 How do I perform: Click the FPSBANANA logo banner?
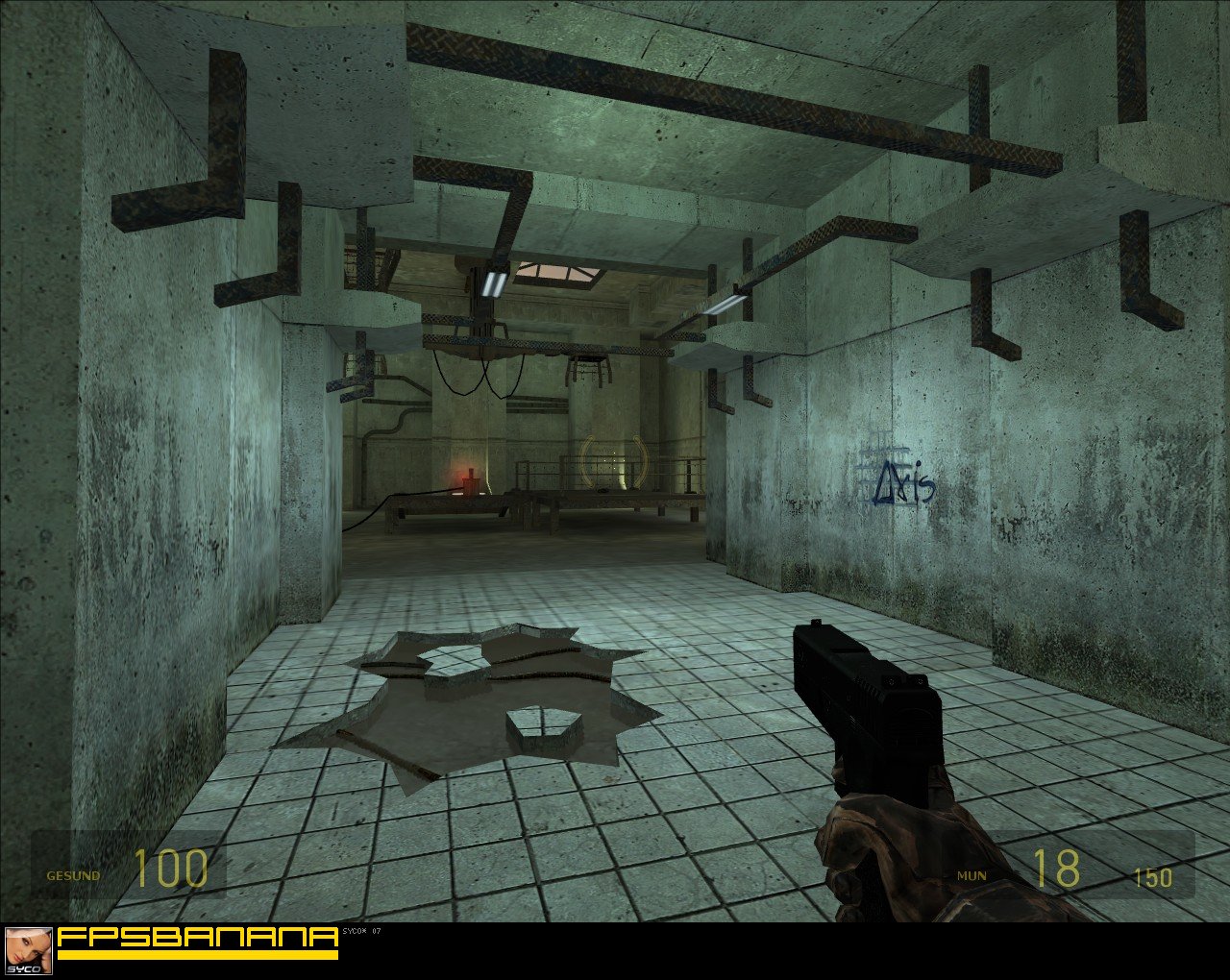pos(197,941)
